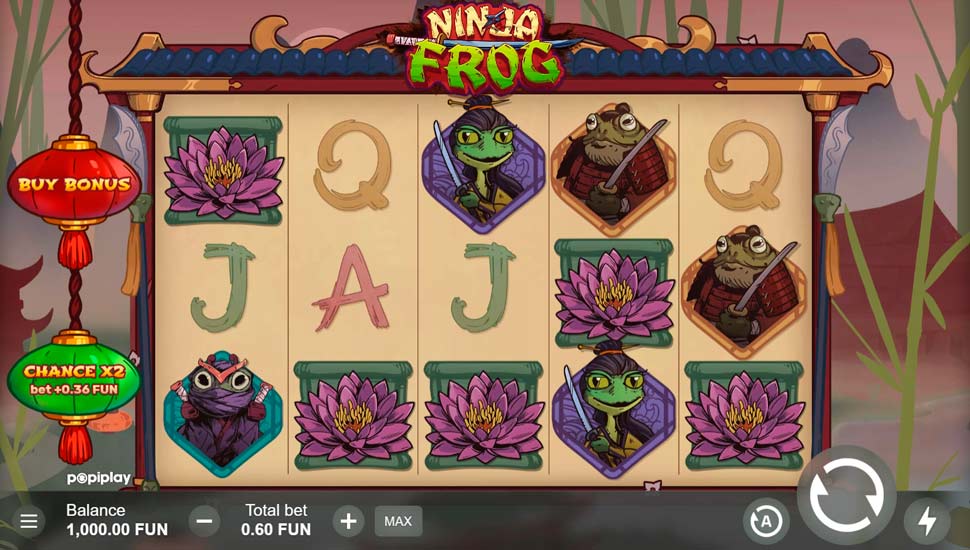Increase total bet with plus button

[x=348, y=521]
